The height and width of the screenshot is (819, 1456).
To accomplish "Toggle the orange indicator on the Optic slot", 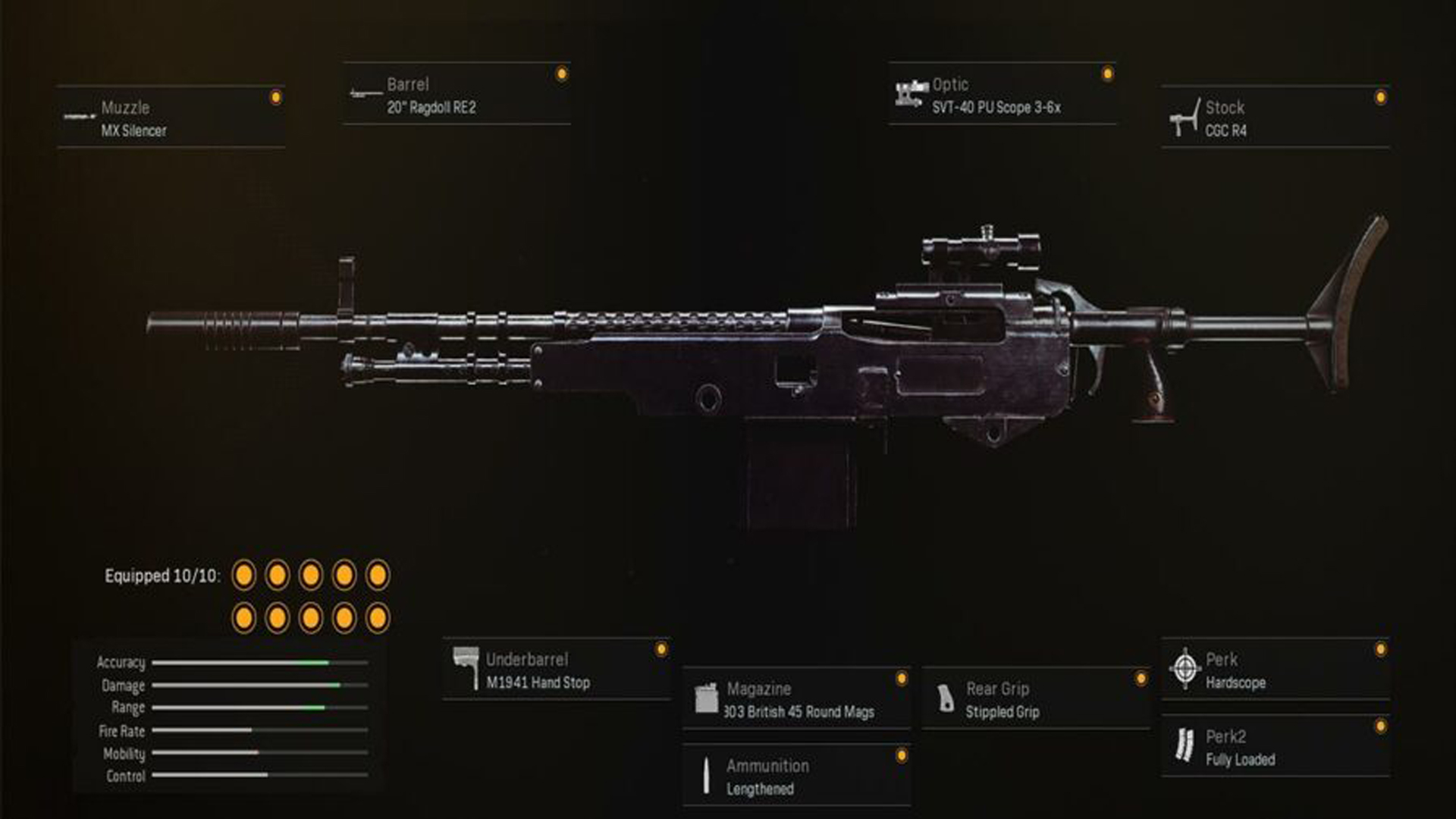I will [x=1107, y=72].
